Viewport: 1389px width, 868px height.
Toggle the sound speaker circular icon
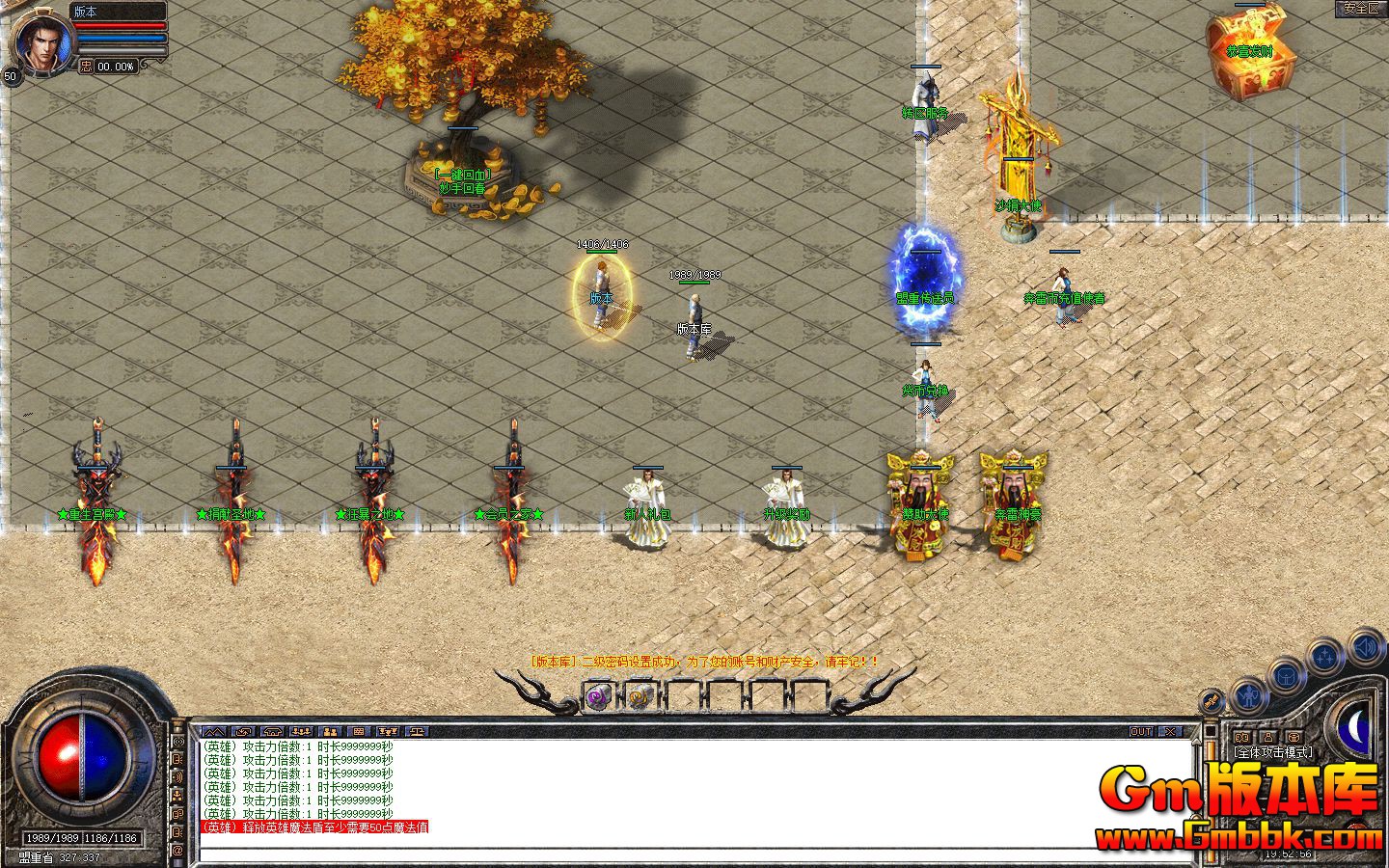point(1365,647)
